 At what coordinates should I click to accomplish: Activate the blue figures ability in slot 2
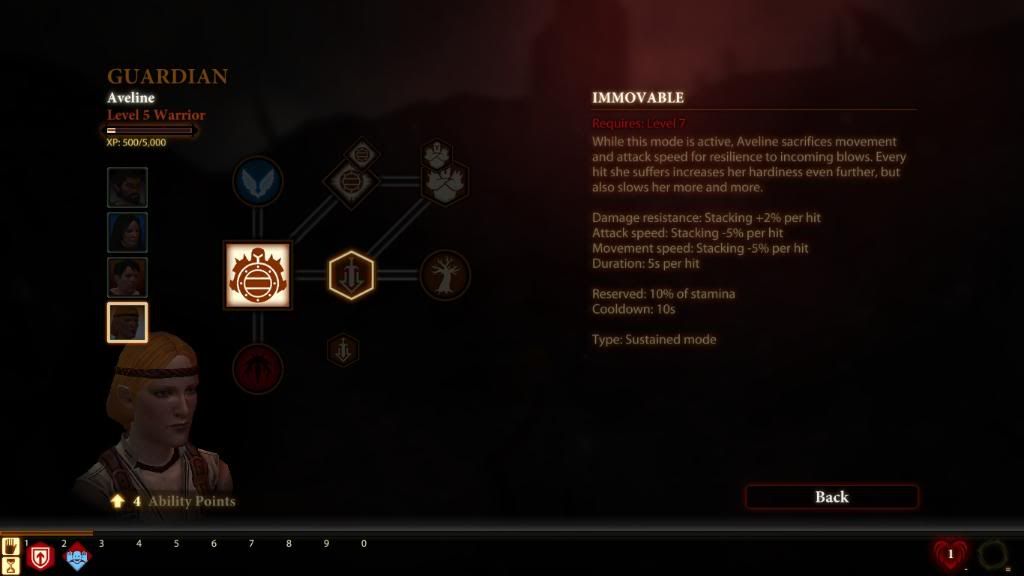pyautogui.click(x=77, y=557)
